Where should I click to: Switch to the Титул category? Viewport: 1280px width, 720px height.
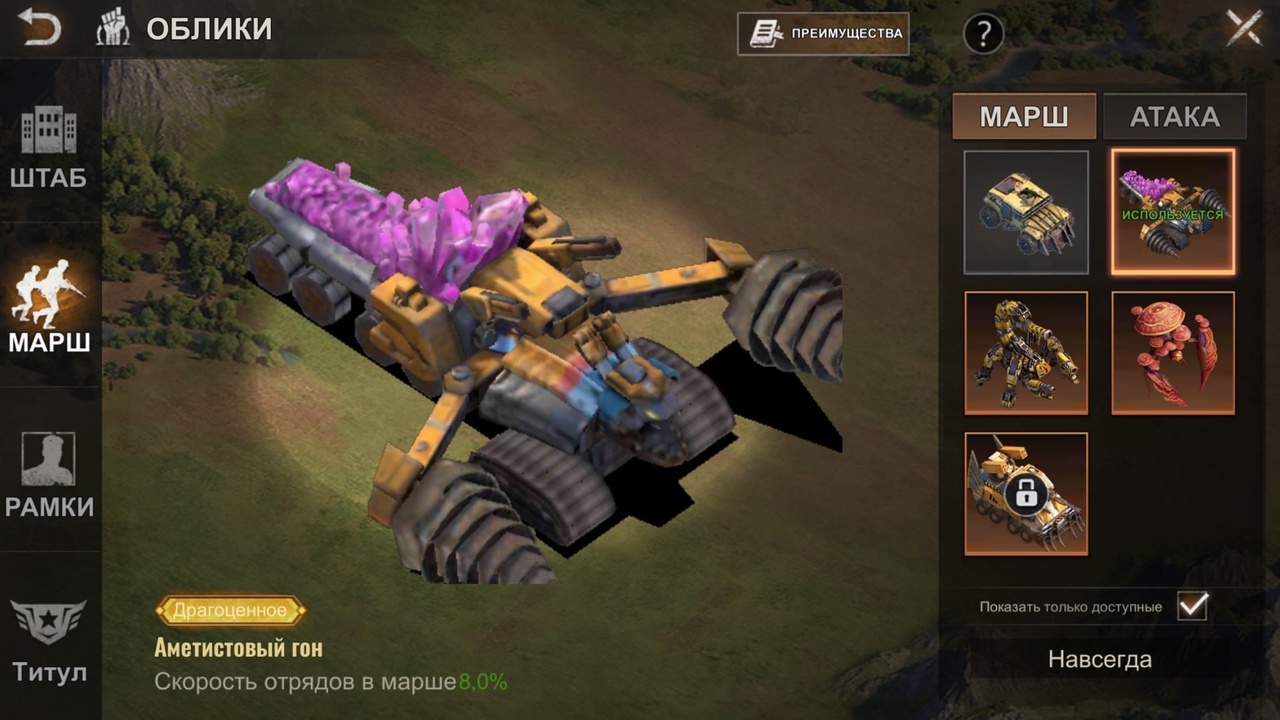coord(49,640)
